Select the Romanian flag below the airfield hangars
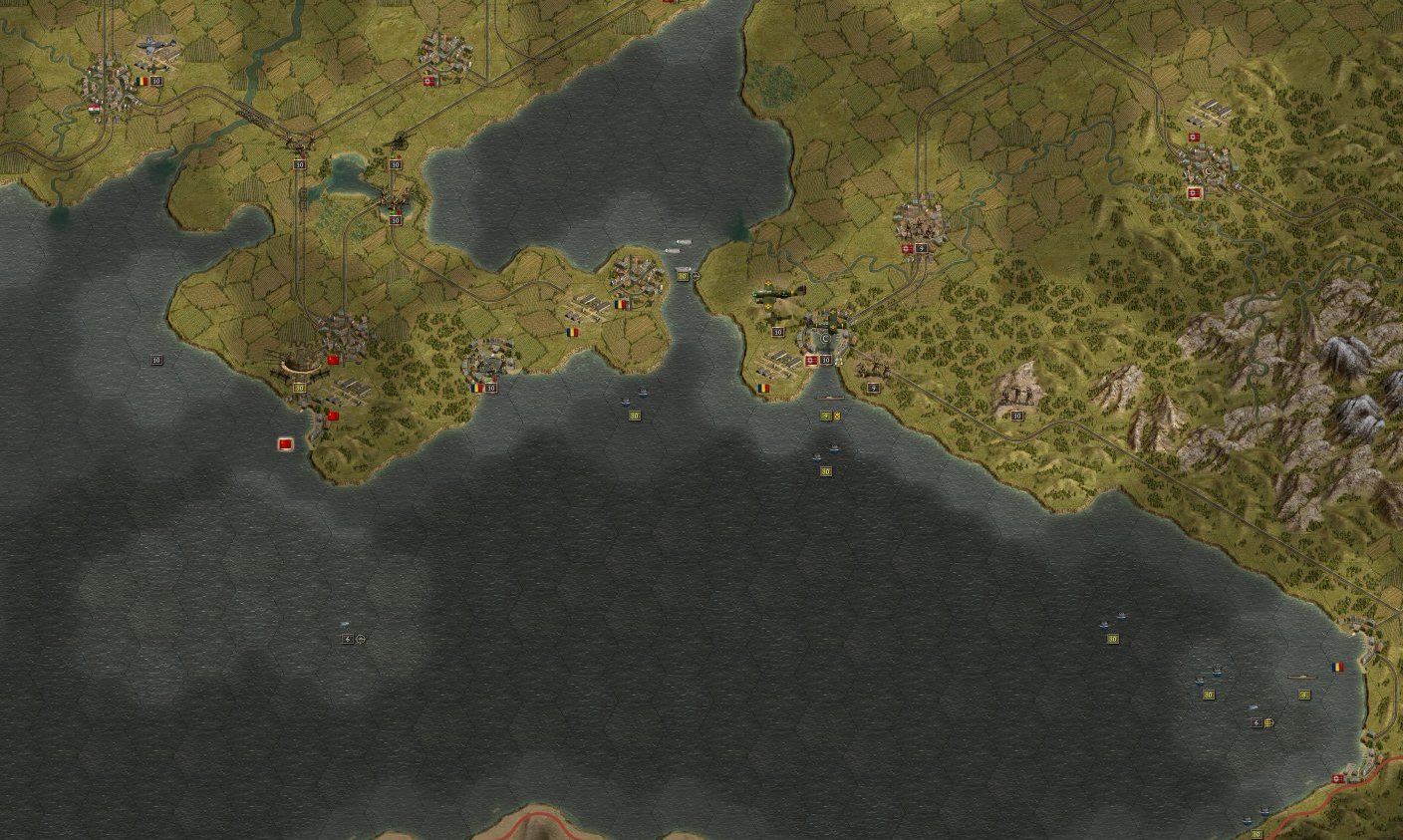The width and height of the screenshot is (1403, 840). coord(763,388)
